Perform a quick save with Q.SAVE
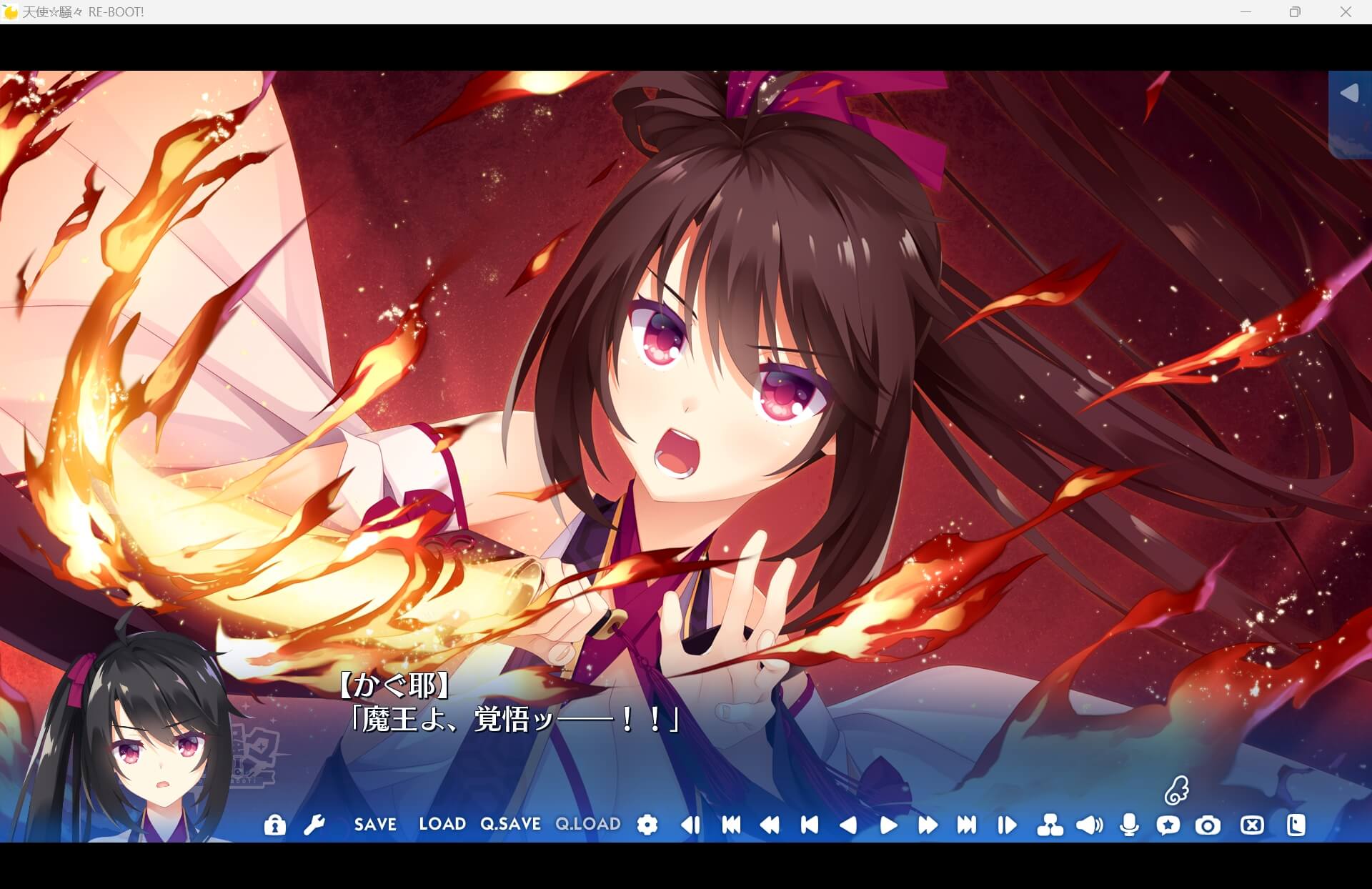The width and height of the screenshot is (1372, 889). click(510, 825)
